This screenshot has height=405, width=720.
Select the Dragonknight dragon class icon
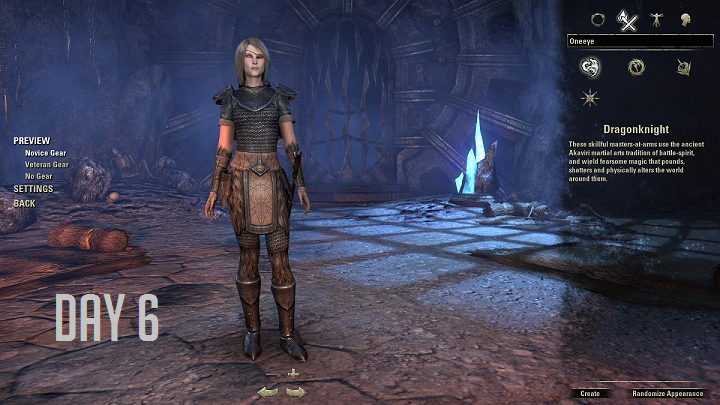point(590,67)
